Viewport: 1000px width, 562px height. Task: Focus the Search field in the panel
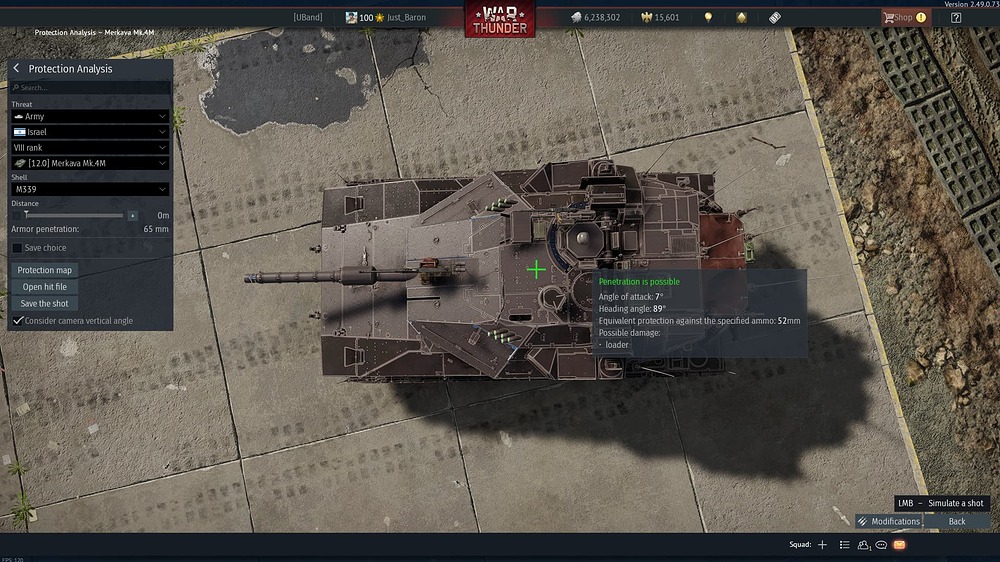coord(90,88)
